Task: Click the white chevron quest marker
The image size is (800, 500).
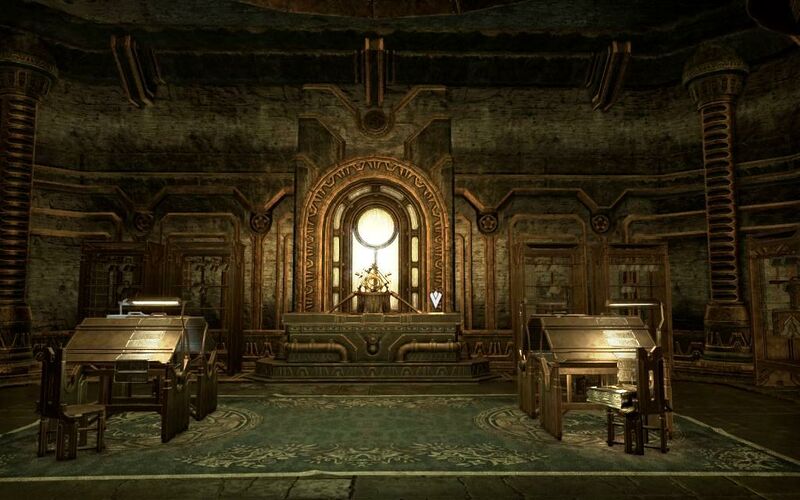Action: (x=435, y=298)
